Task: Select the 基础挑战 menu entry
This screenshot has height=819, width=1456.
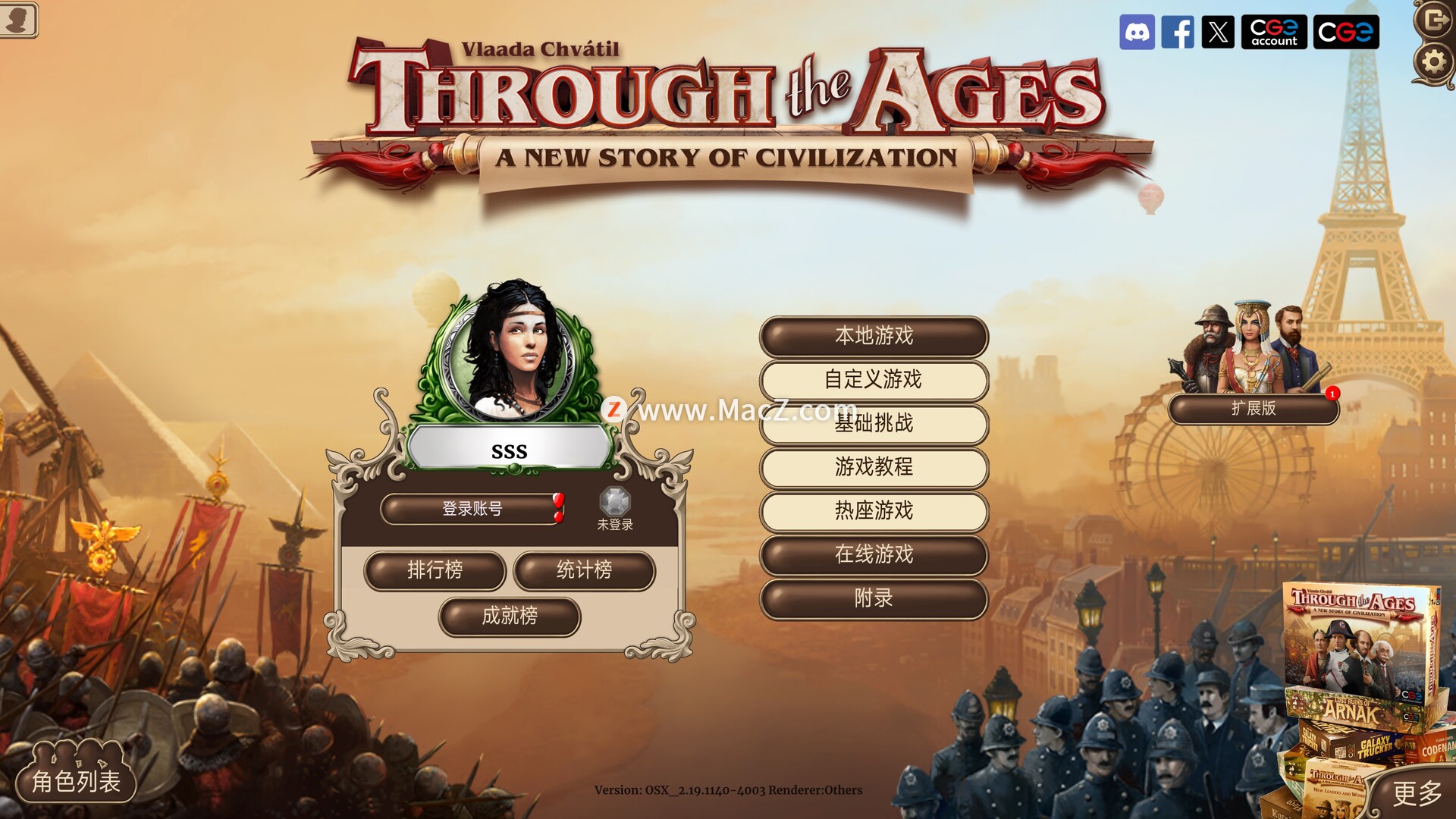Action: (874, 423)
